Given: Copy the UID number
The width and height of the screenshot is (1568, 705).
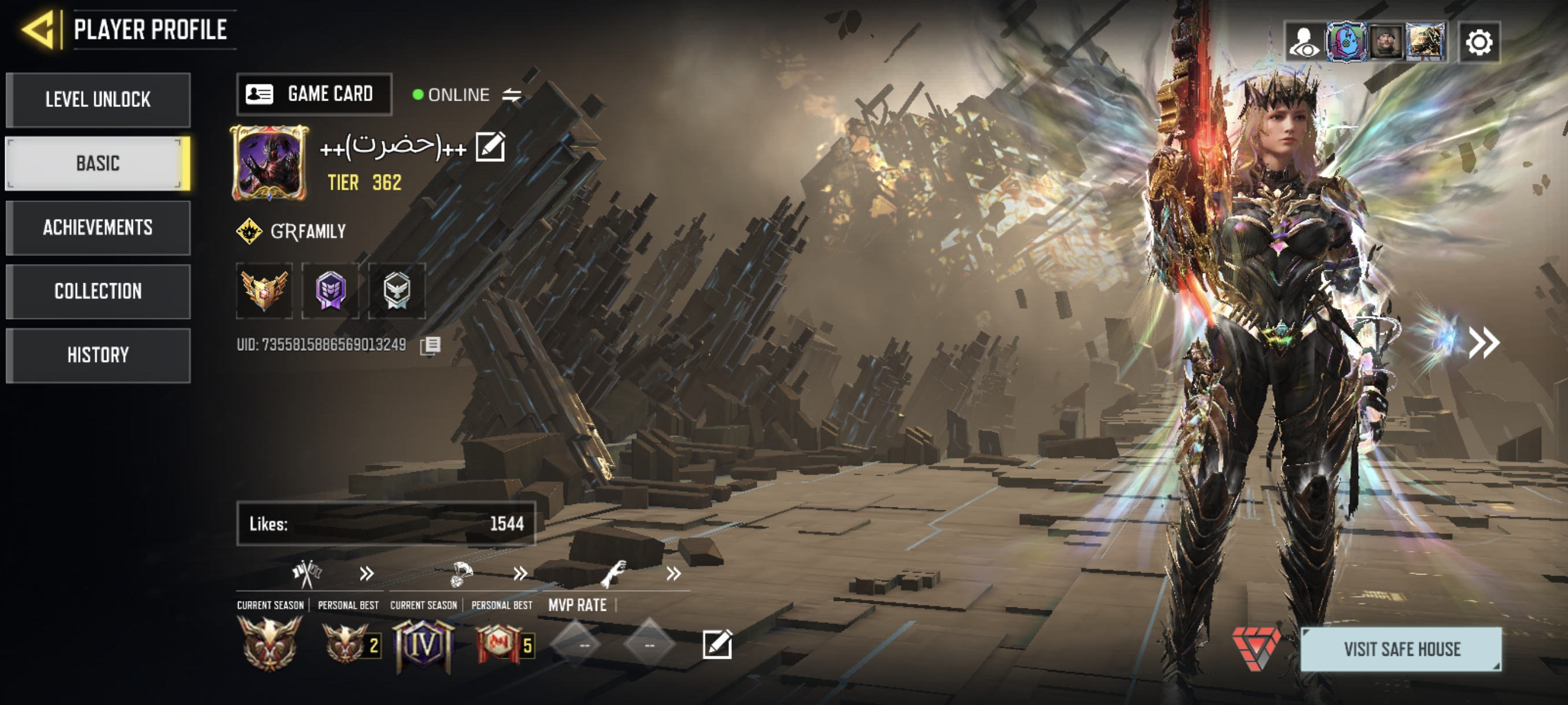Looking at the screenshot, I should pos(430,346).
